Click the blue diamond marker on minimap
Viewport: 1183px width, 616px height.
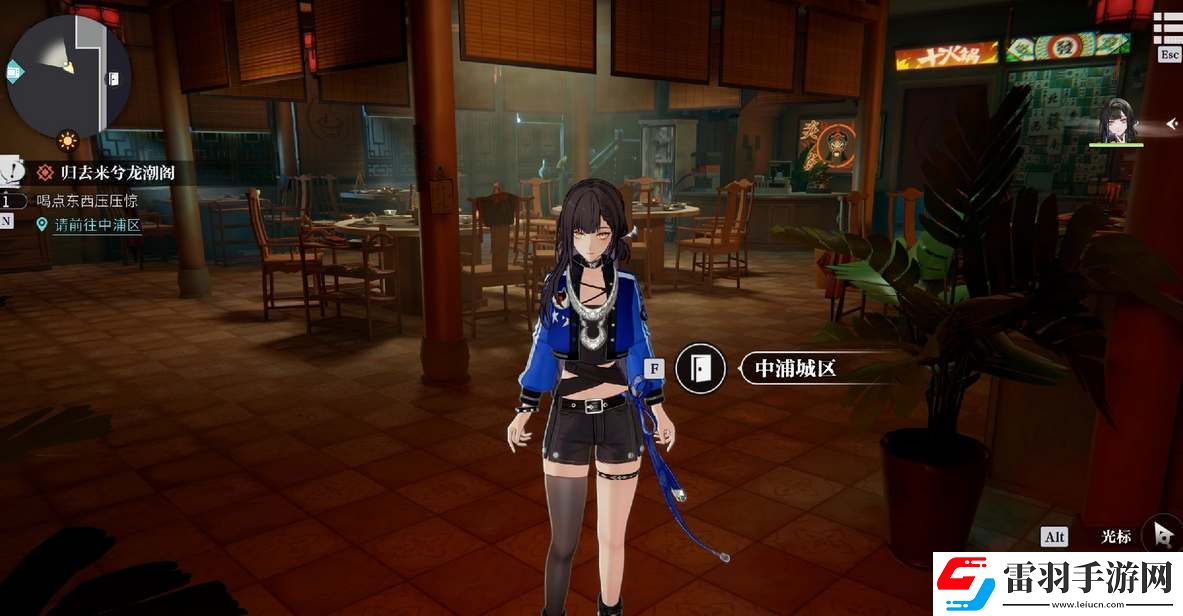(x=15, y=72)
